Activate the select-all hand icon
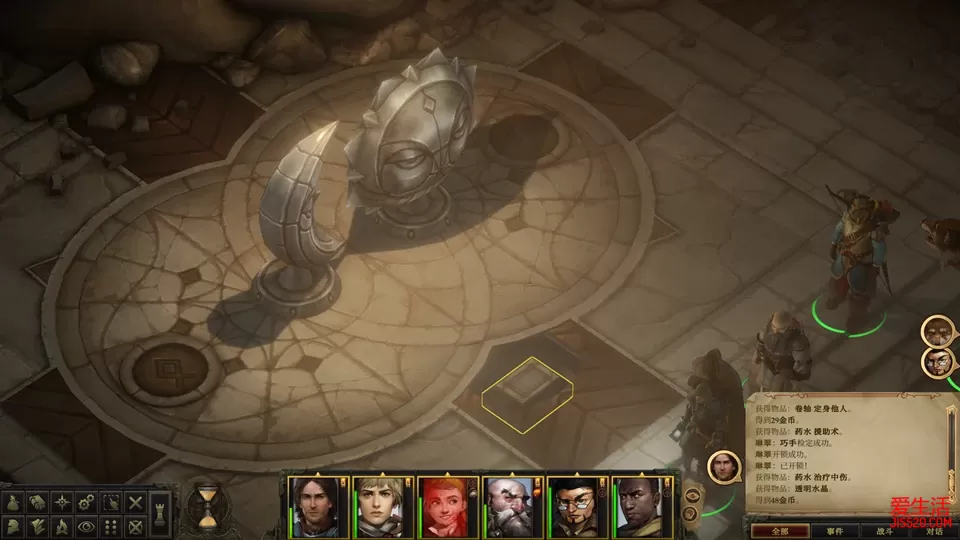960x540 pixels. pos(112,502)
